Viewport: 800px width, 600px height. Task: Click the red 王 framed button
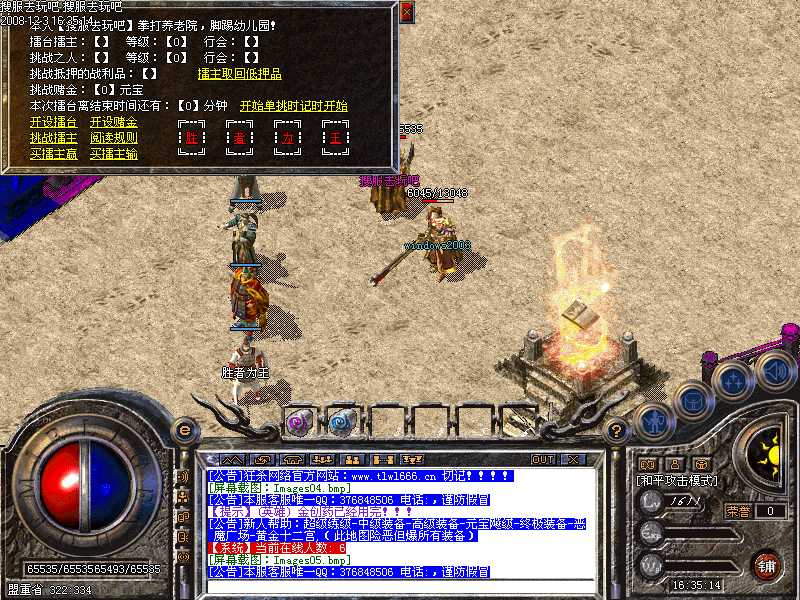click(x=335, y=138)
